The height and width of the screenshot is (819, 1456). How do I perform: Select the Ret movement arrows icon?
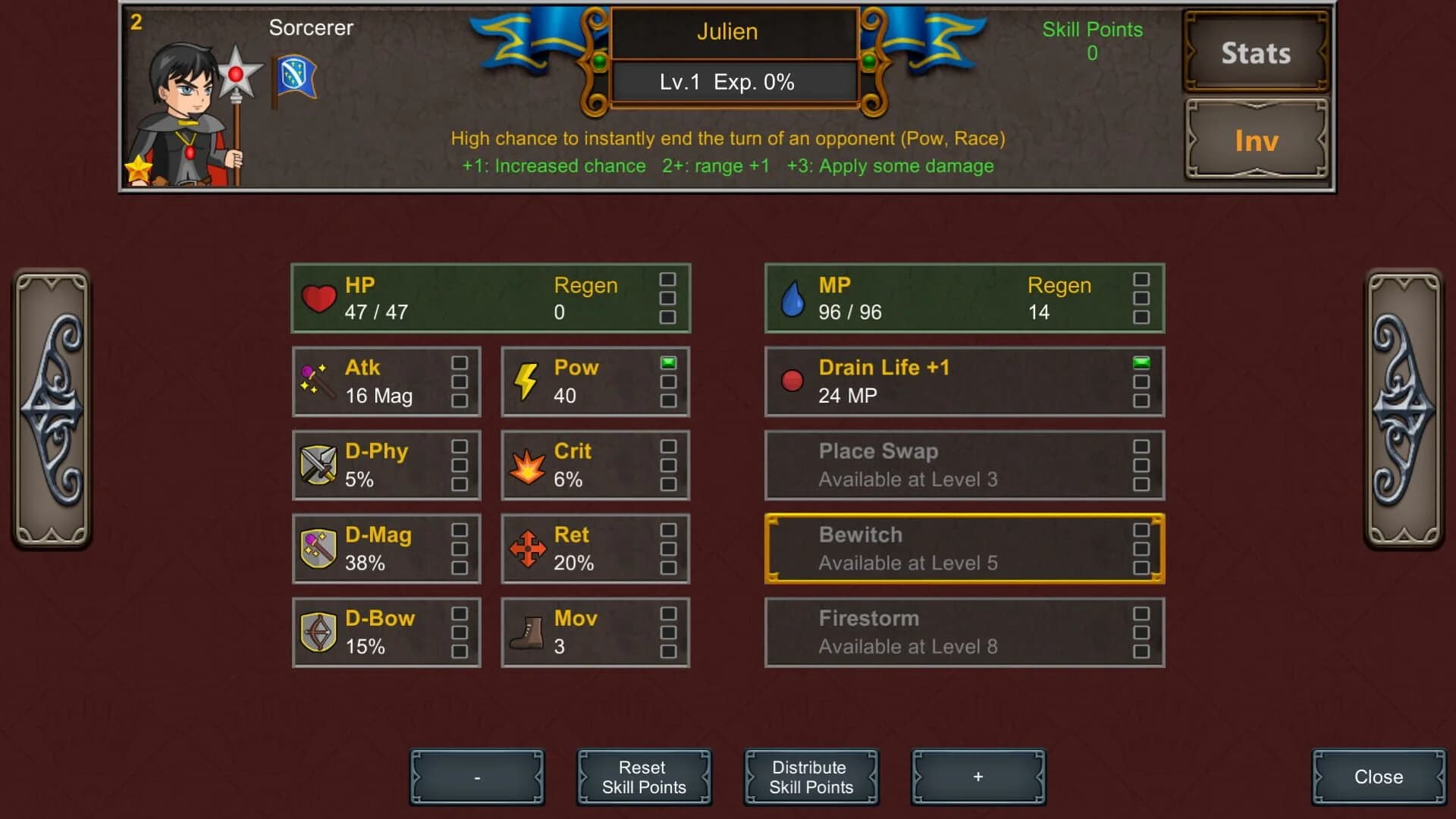pos(528,548)
